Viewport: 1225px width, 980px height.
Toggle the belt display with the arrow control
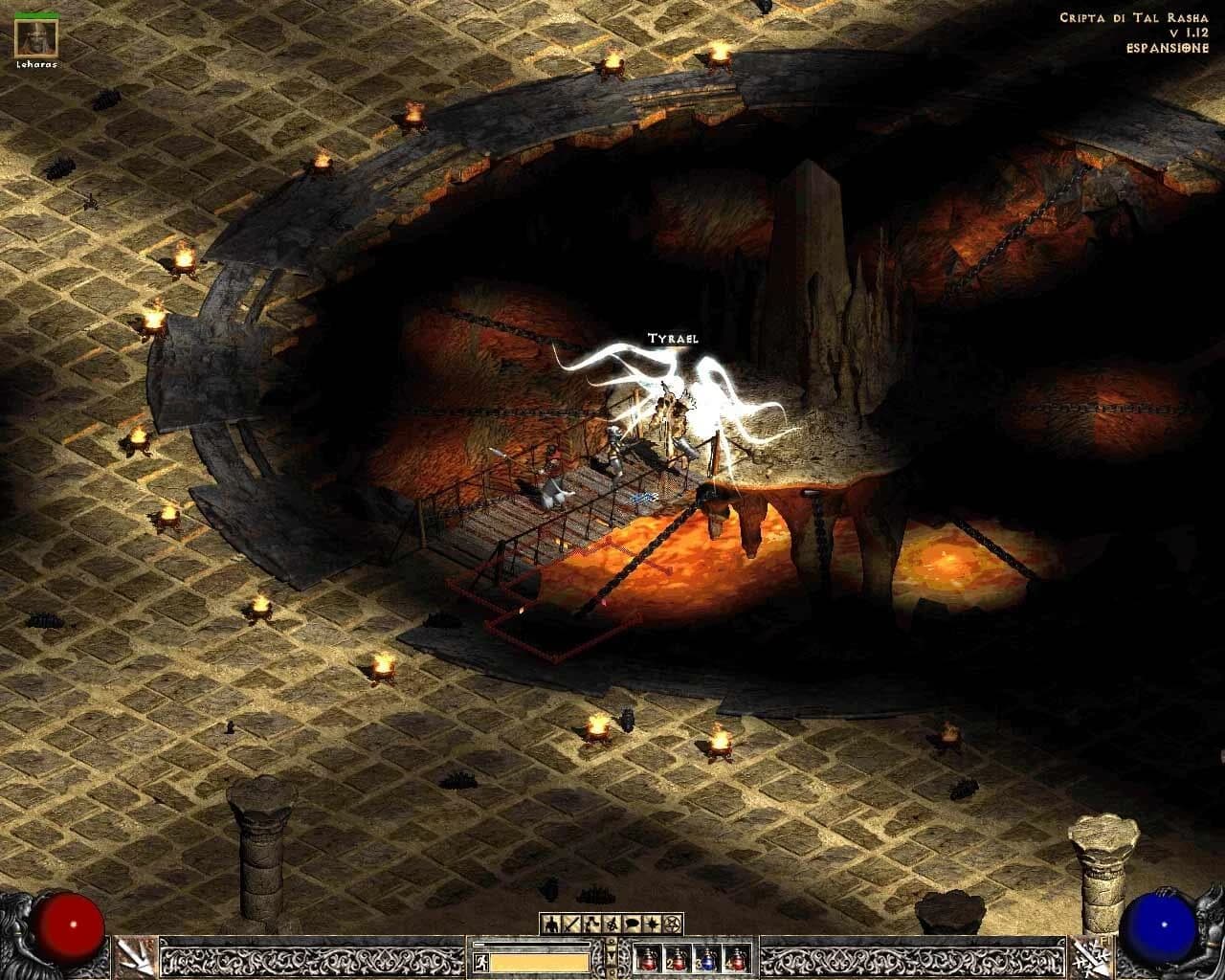pos(612,955)
